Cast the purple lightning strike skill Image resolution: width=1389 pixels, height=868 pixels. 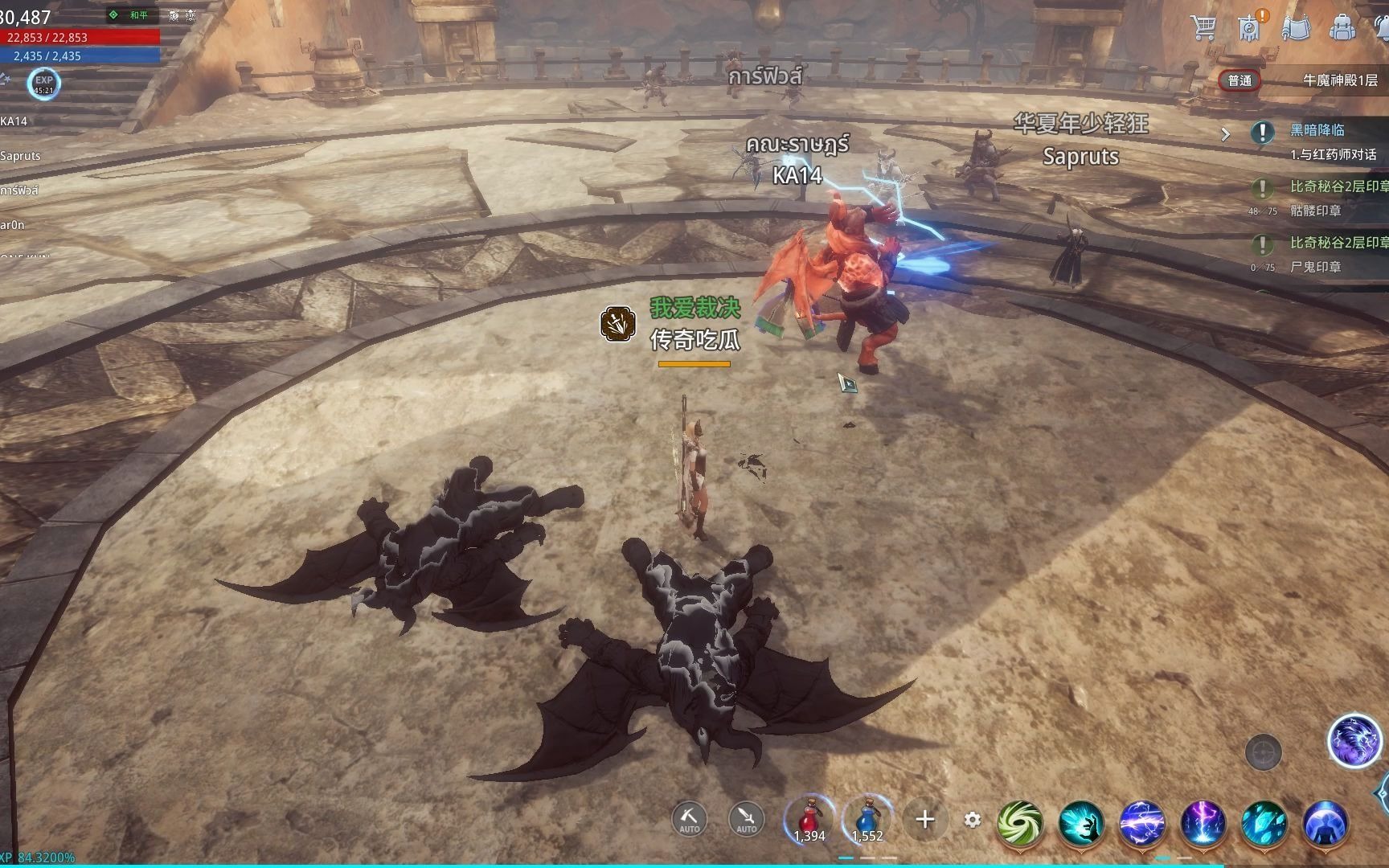pyautogui.click(x=1203, y=824)
